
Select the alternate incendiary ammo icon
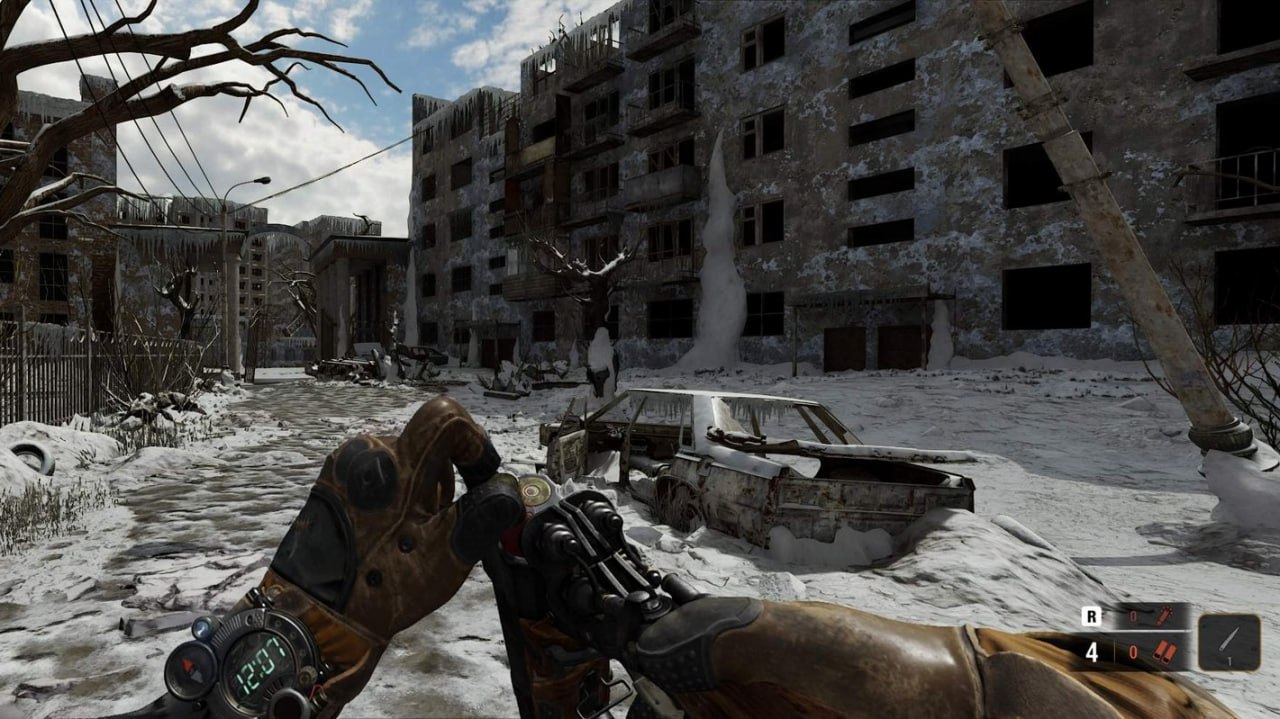1163,617
